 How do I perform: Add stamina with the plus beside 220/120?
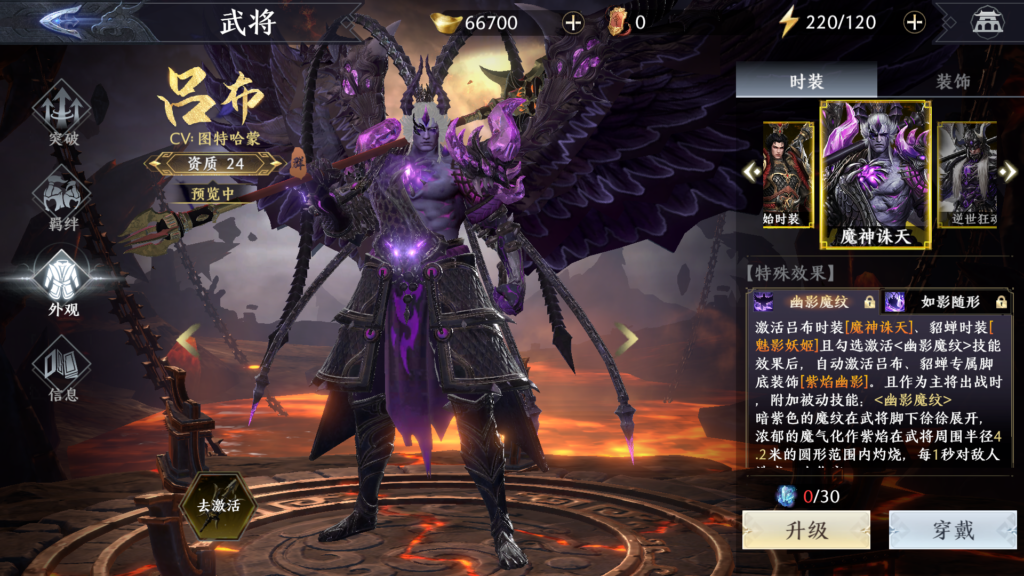pos(914,22)
